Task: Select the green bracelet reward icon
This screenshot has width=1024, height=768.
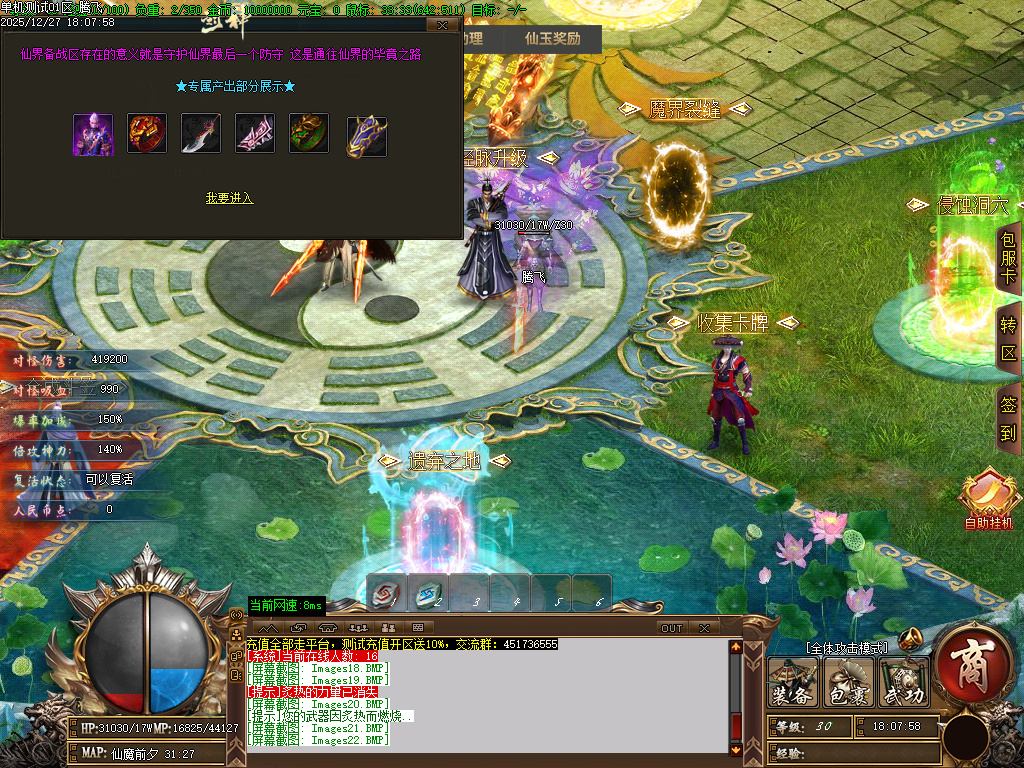Action: point(309,134)
